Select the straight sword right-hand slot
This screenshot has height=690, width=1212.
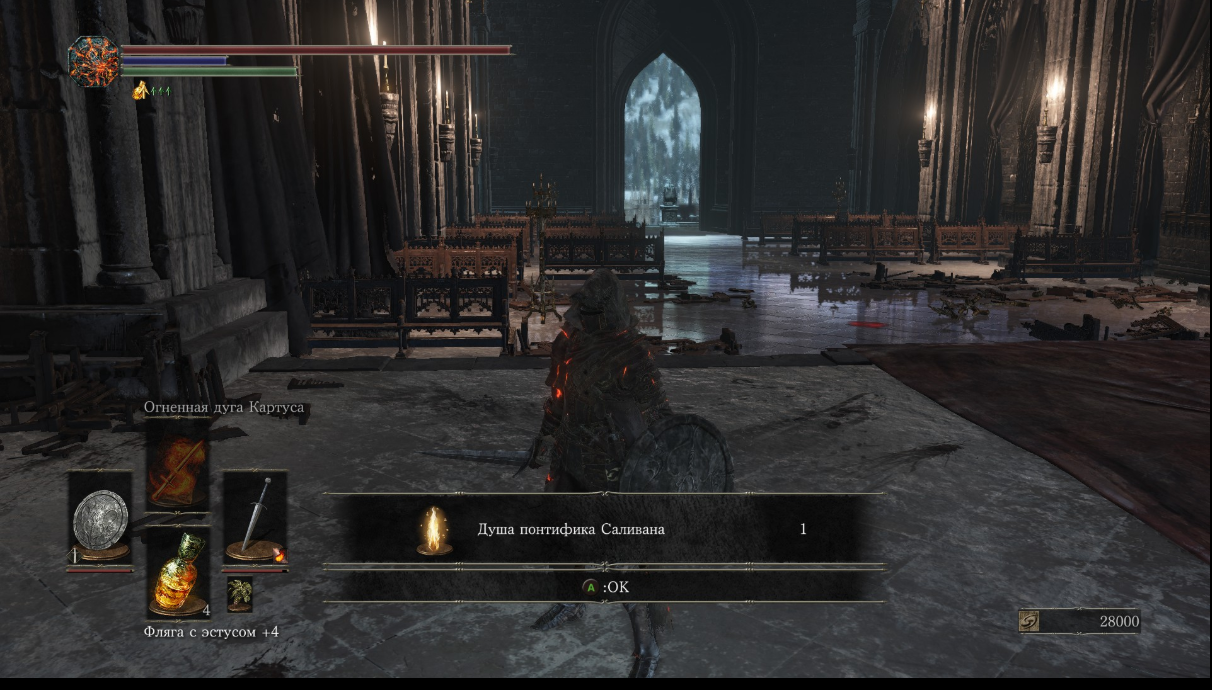coord(254,520)
